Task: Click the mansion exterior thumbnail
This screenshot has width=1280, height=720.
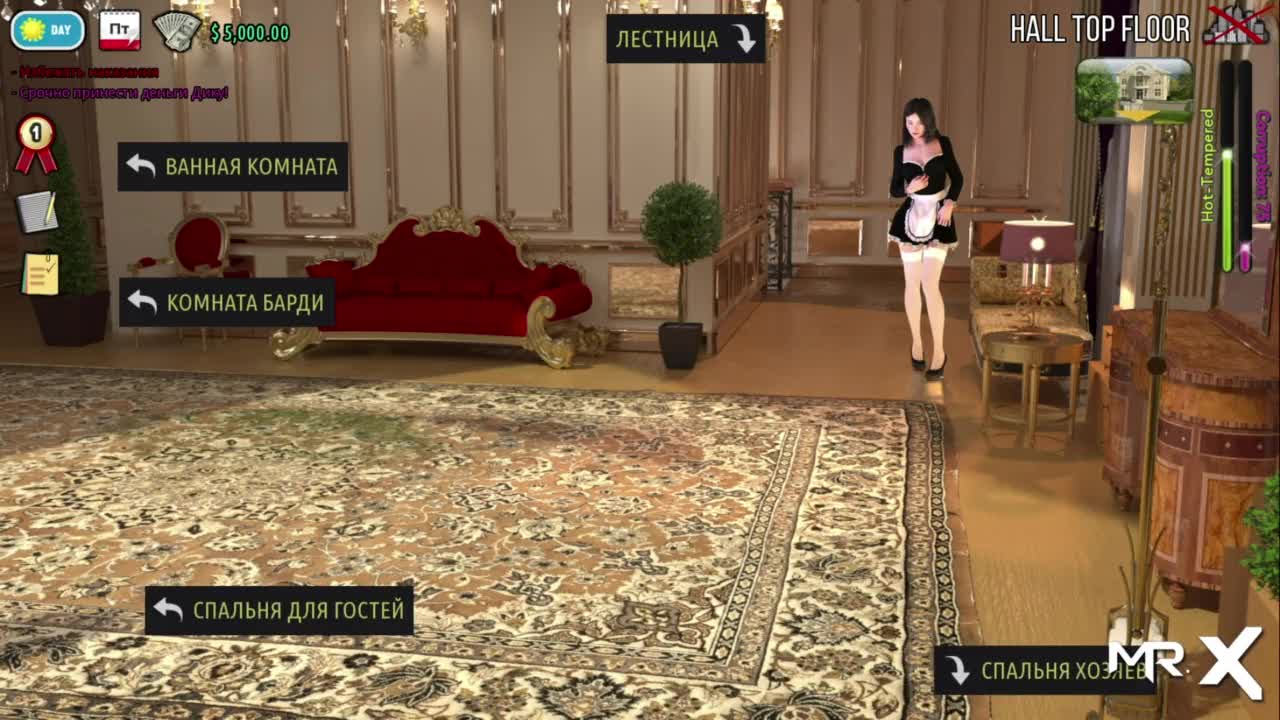Action: point(1134,90)
